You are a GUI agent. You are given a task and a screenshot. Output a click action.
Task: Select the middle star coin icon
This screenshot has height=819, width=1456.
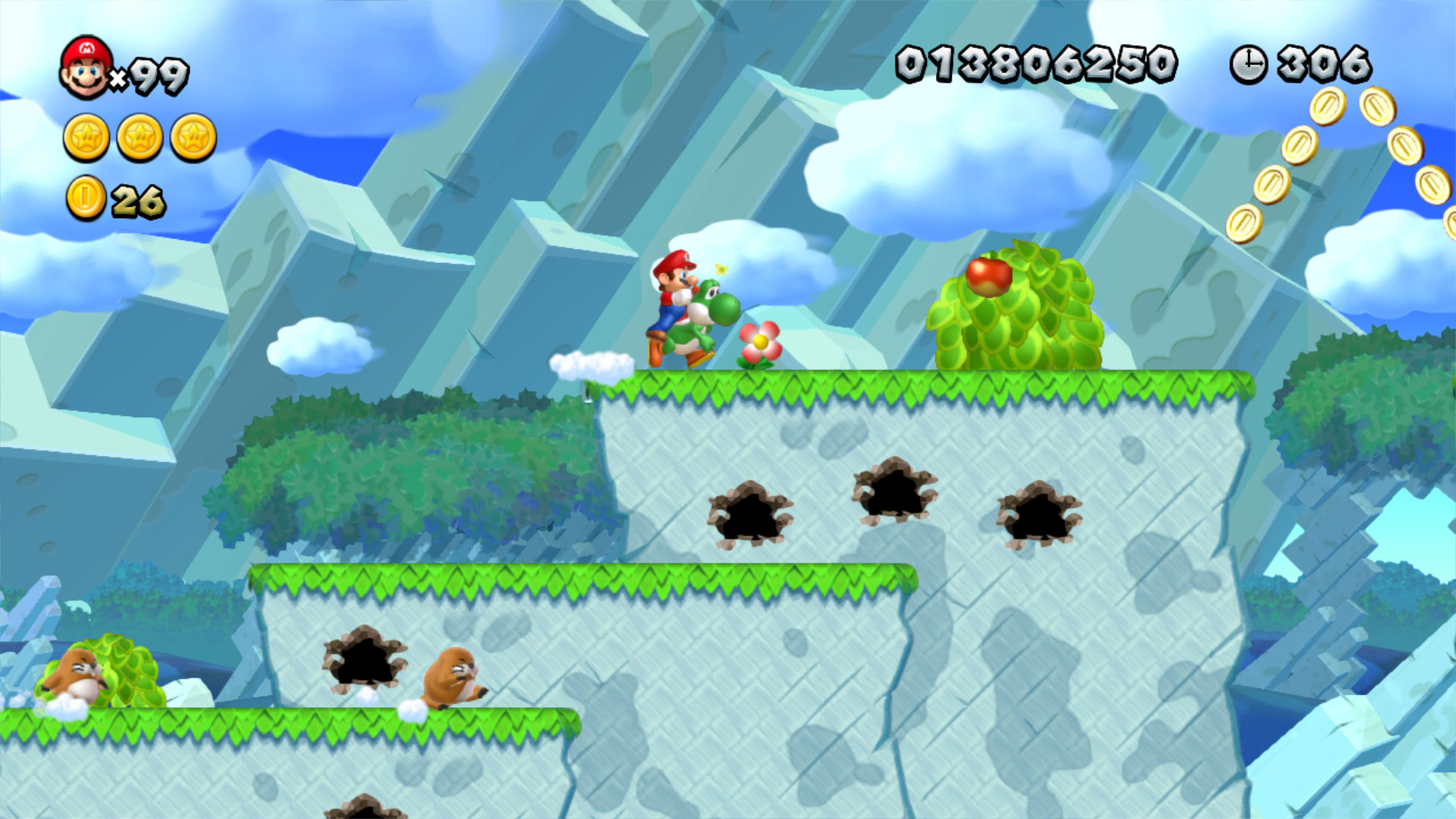[x=138, y=139]
